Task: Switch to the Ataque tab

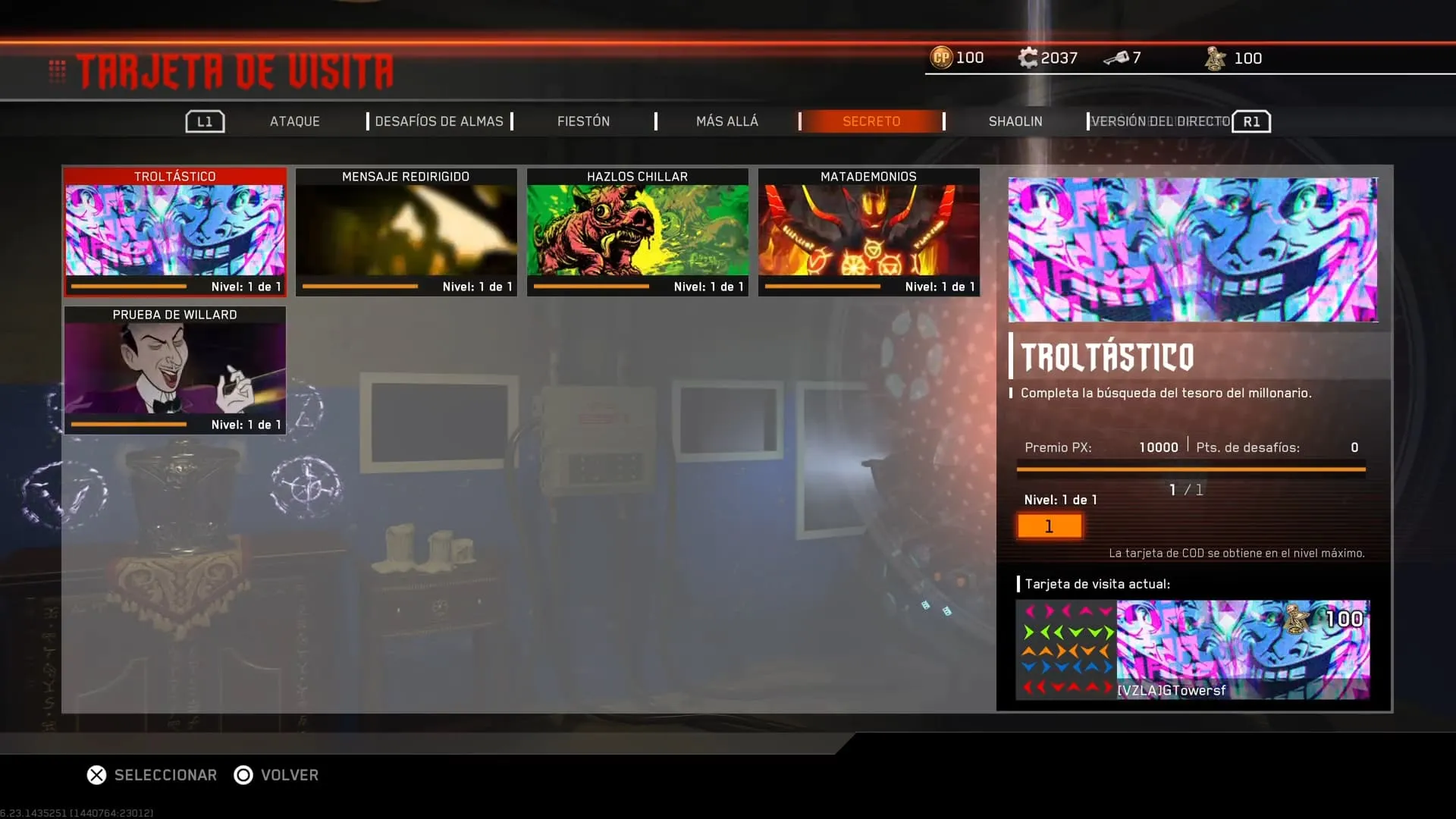Action: [x=294, y=121]
